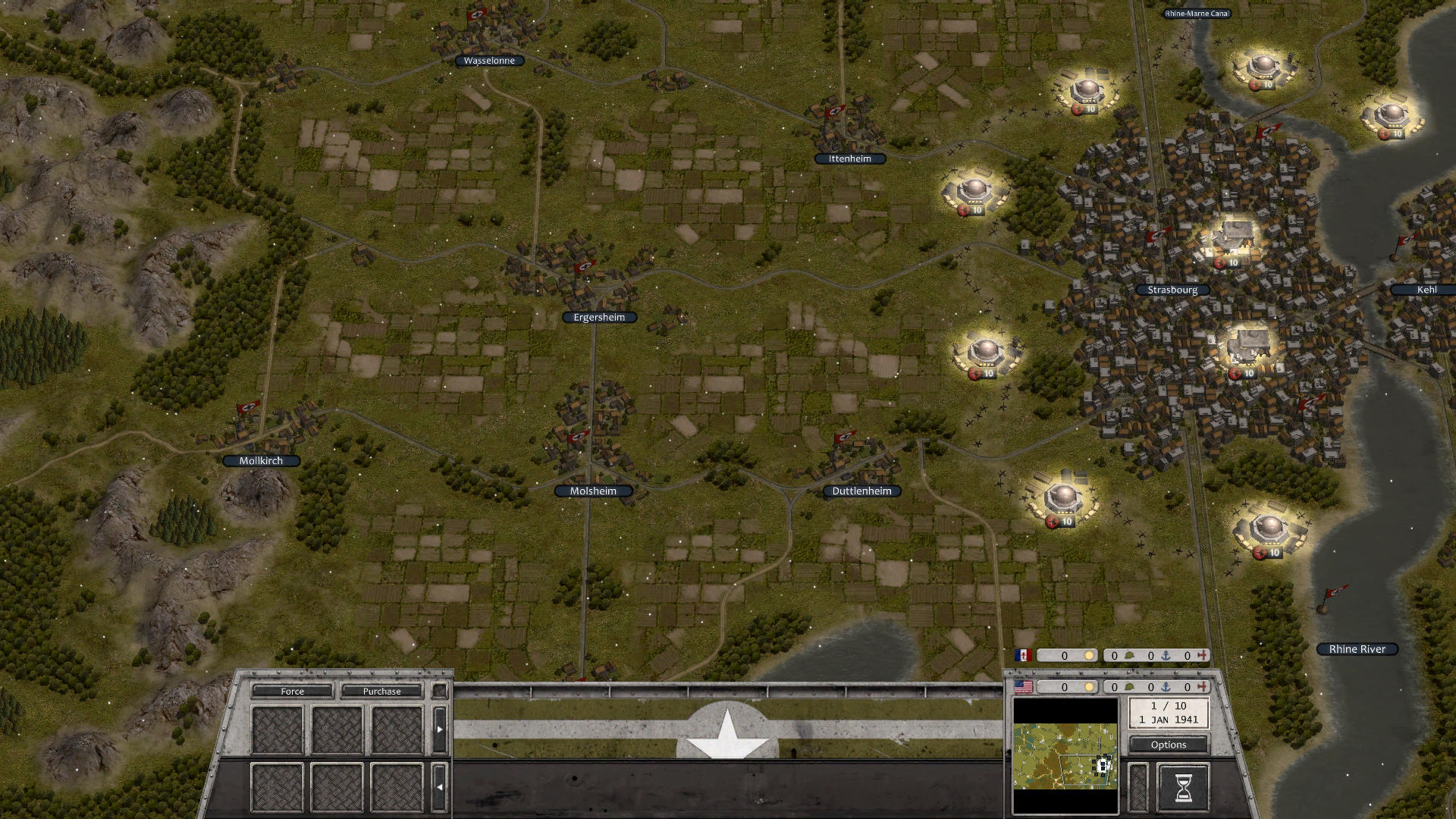Click the hourglass end-turn icon
The width and height of the screenshot is (1456, 819).
point(1182,787)
